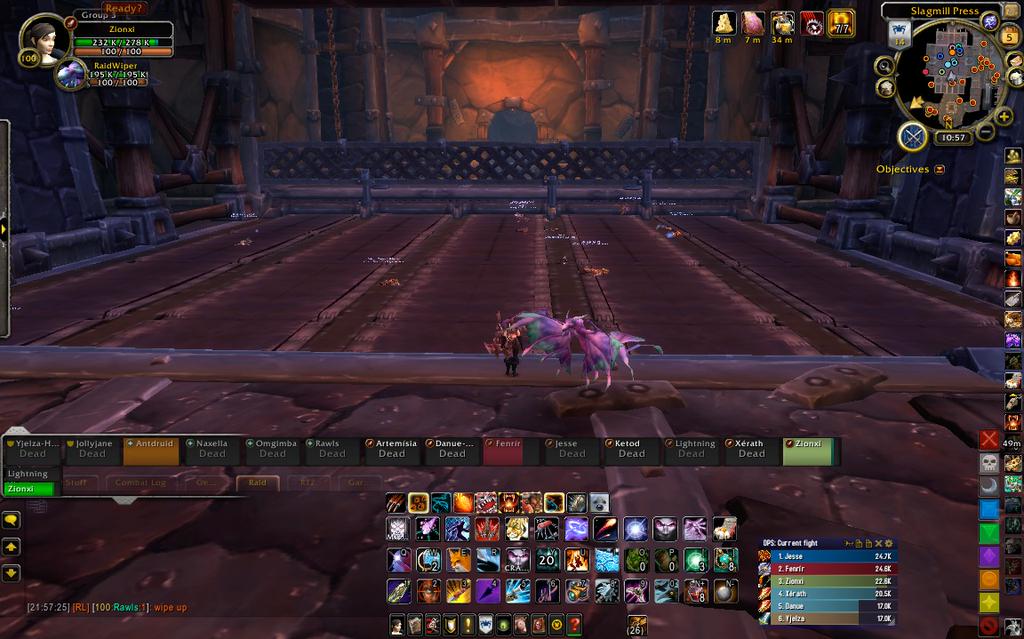
Task: Zoom in the minimap with the plus button
Action: coord(1004,116)
